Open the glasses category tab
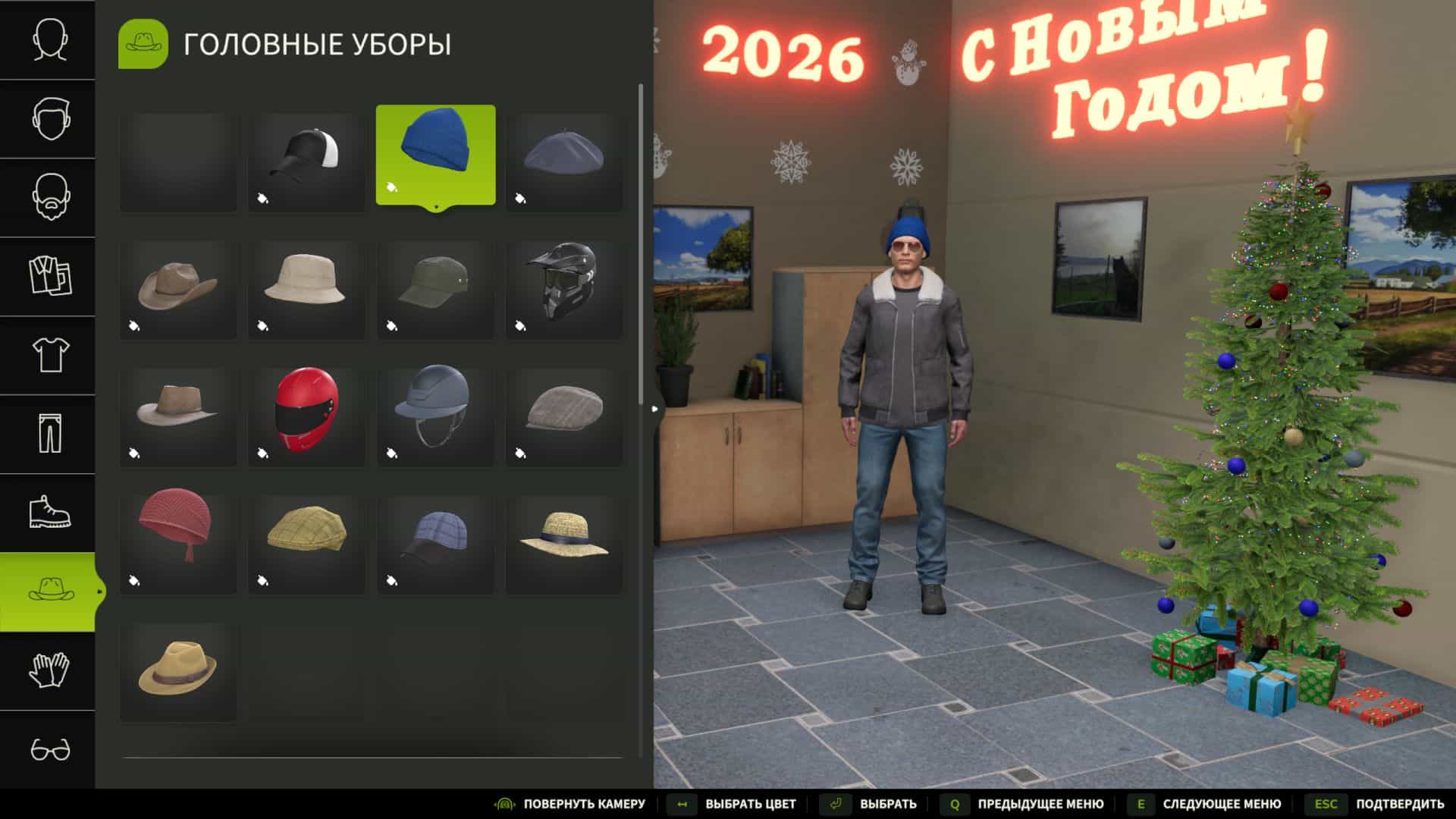Image resolution: width=1456 pixels, height=819 pixels. tap(49, 749)
